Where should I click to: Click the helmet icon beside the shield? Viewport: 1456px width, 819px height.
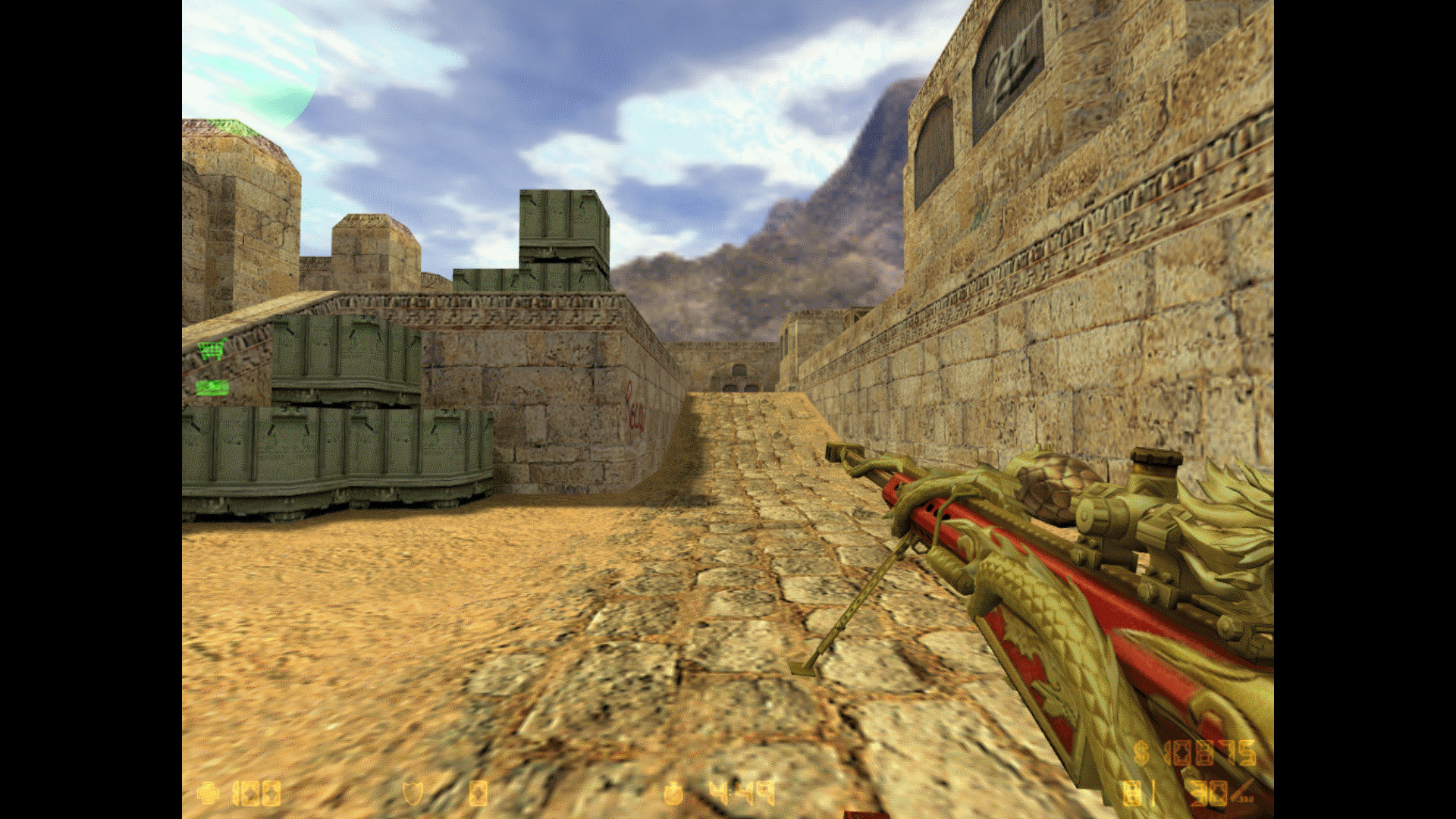pyautogui.click(x=479, y=793)
